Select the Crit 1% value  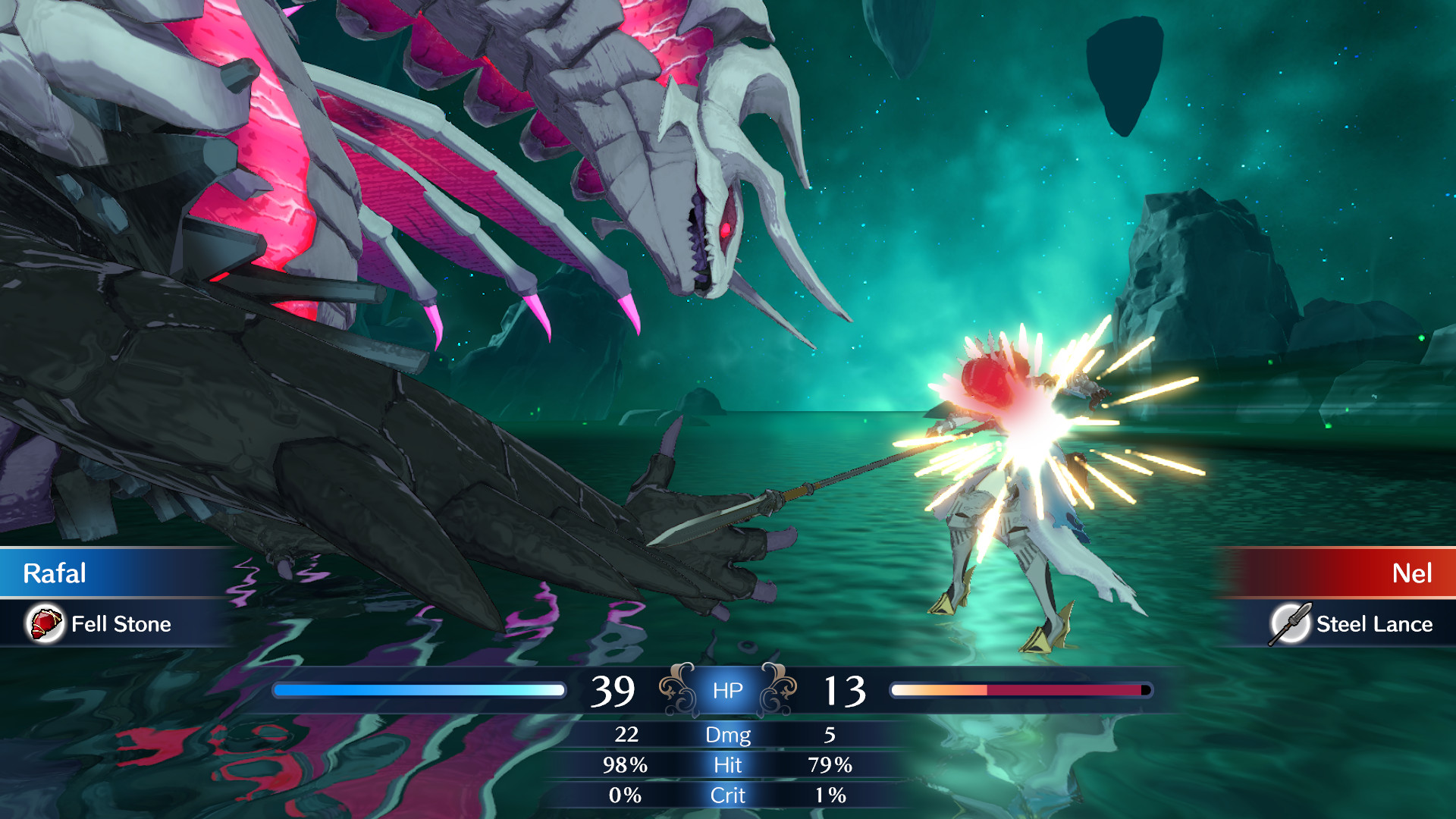[832, 795]
